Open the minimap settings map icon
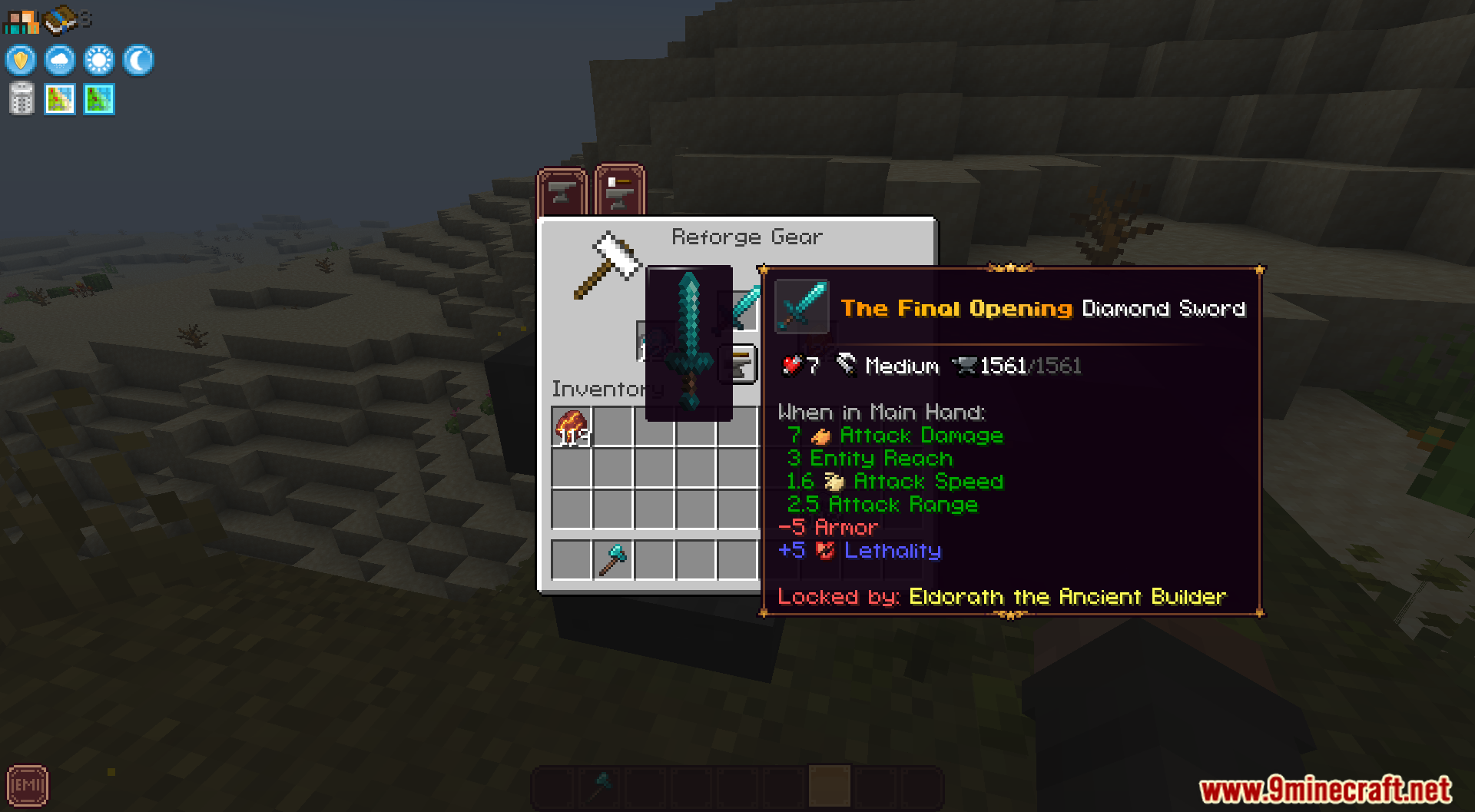This screenshot has width=1475, height=812. coord(98,98)
